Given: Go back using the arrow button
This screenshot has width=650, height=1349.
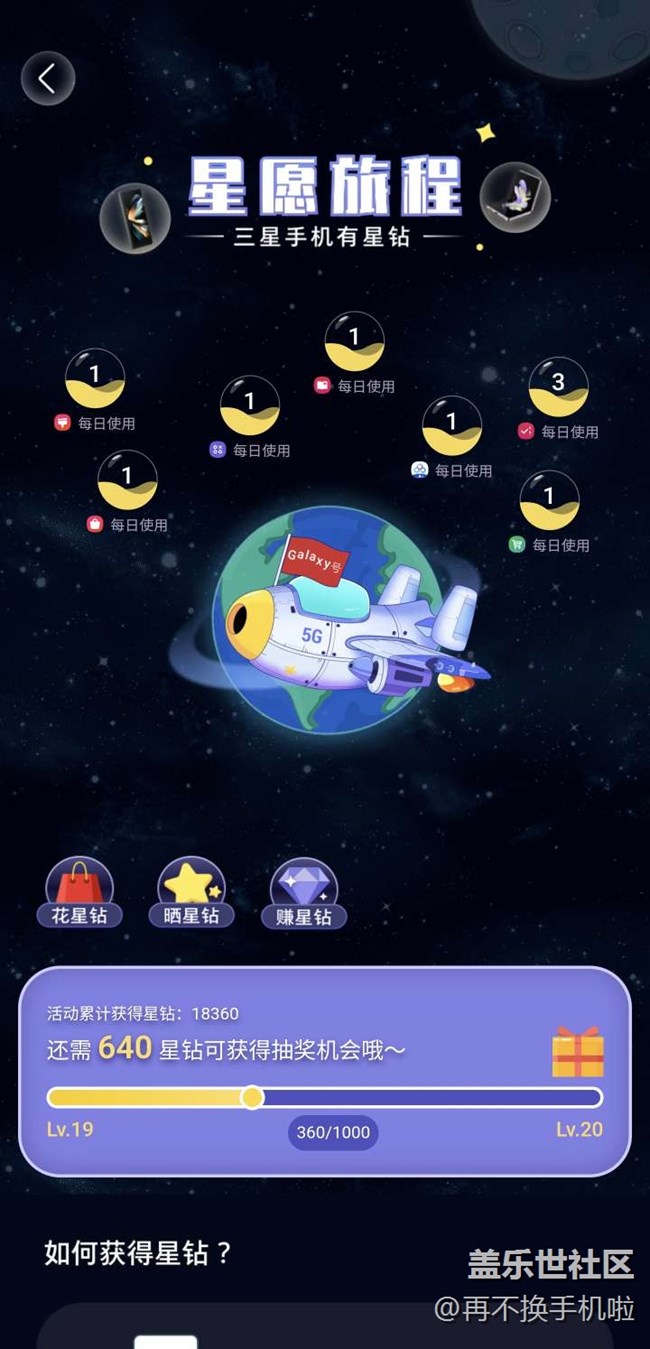Looking at the screenshot, I should click(47, 78).
